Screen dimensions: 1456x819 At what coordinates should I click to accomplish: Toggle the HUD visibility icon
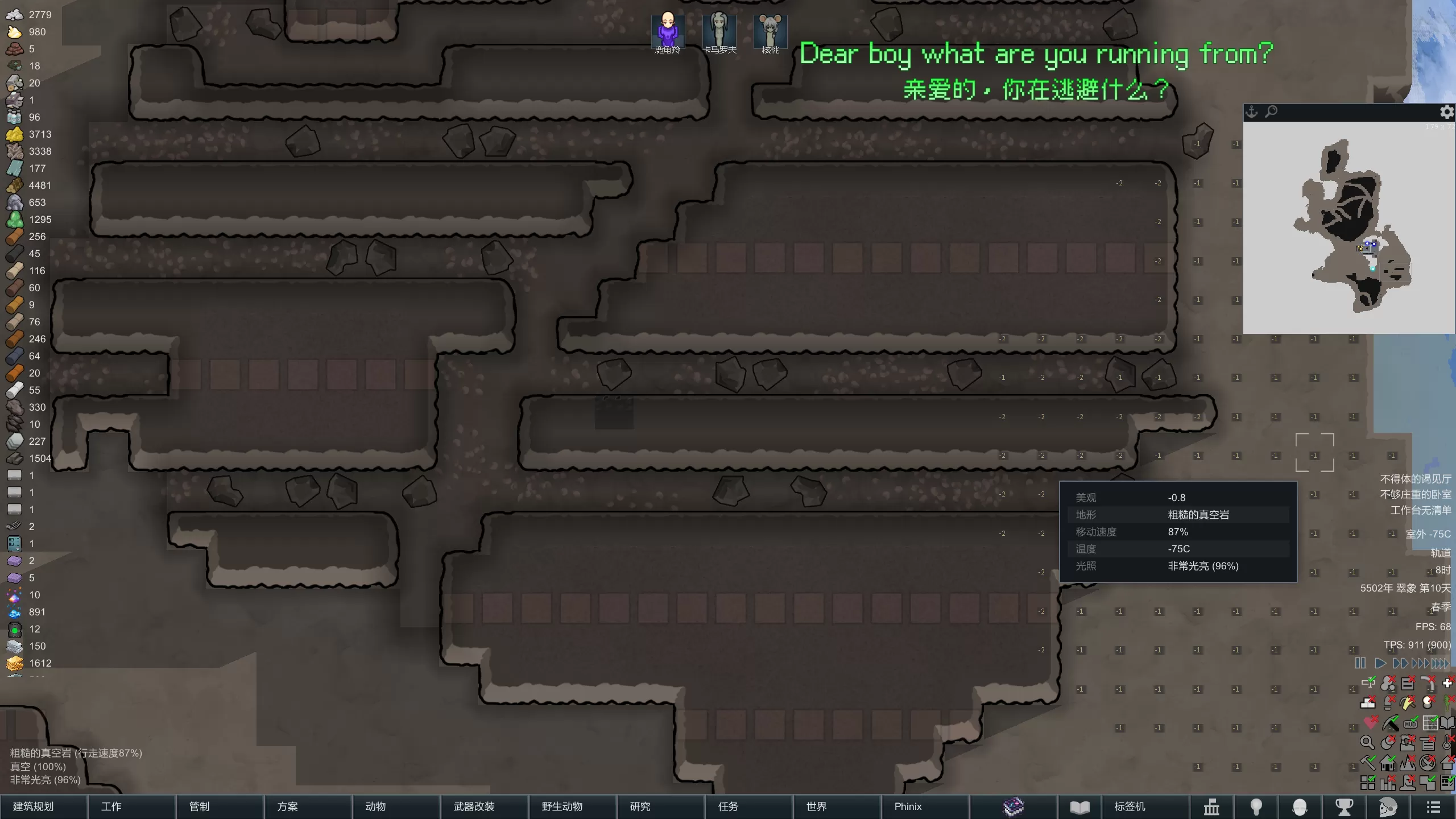pyautogui.click(x=1410, y=723)
